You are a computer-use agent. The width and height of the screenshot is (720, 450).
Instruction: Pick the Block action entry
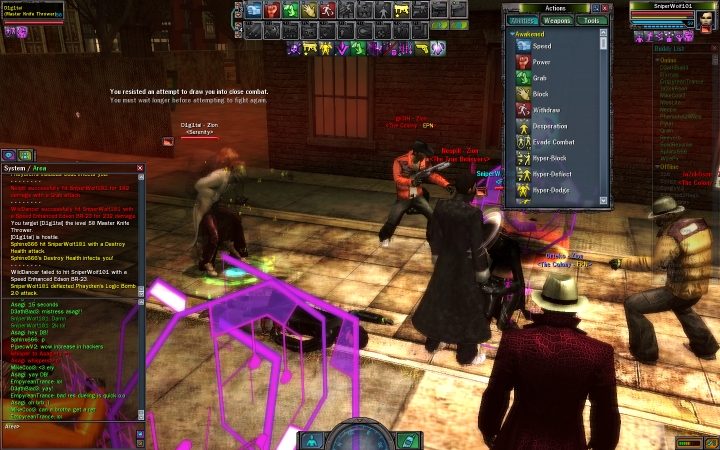tap(540, 94)
